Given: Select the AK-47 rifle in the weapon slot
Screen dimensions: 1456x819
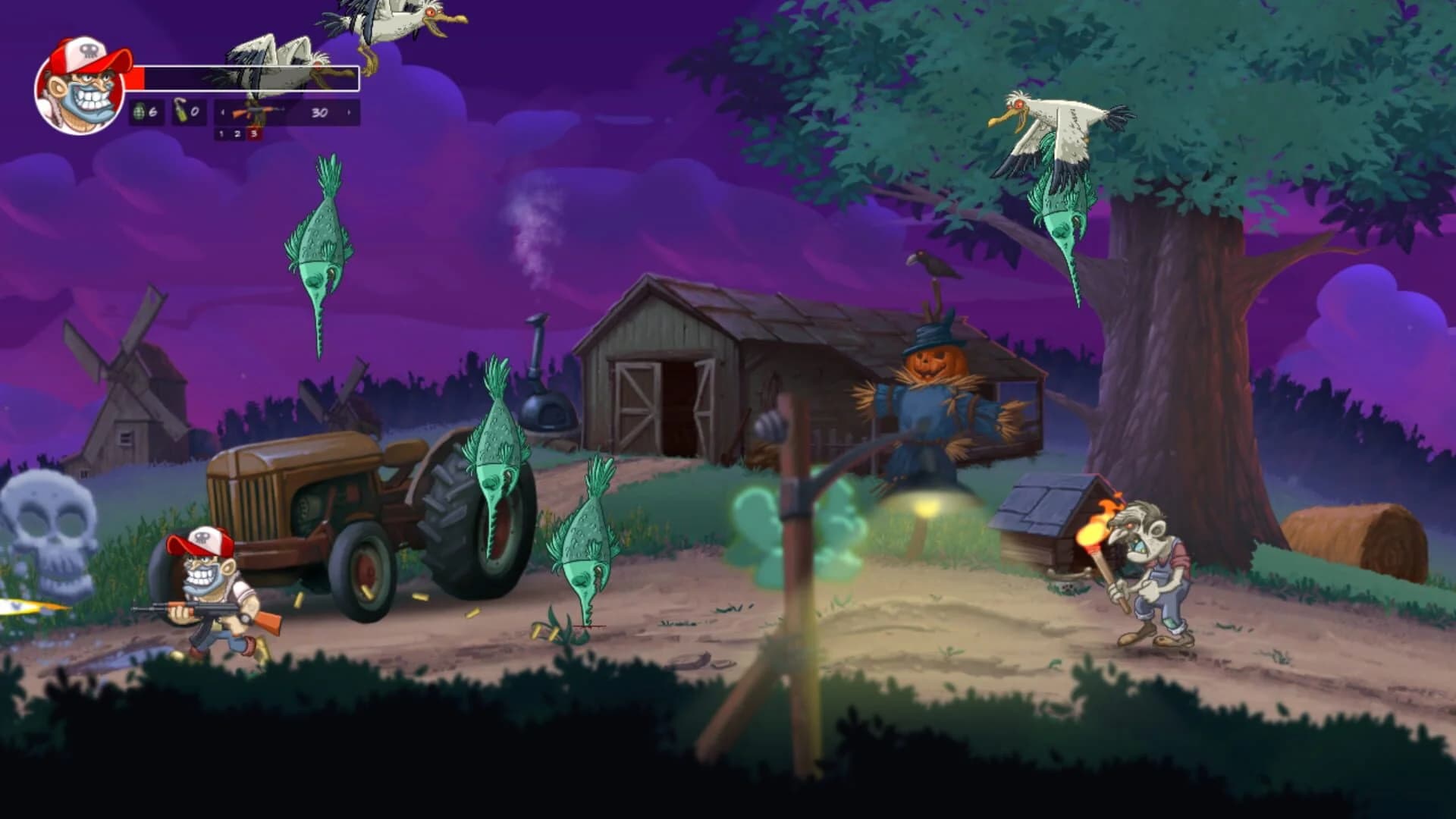Looking at the screenshot, I should (x=255, y=112).
